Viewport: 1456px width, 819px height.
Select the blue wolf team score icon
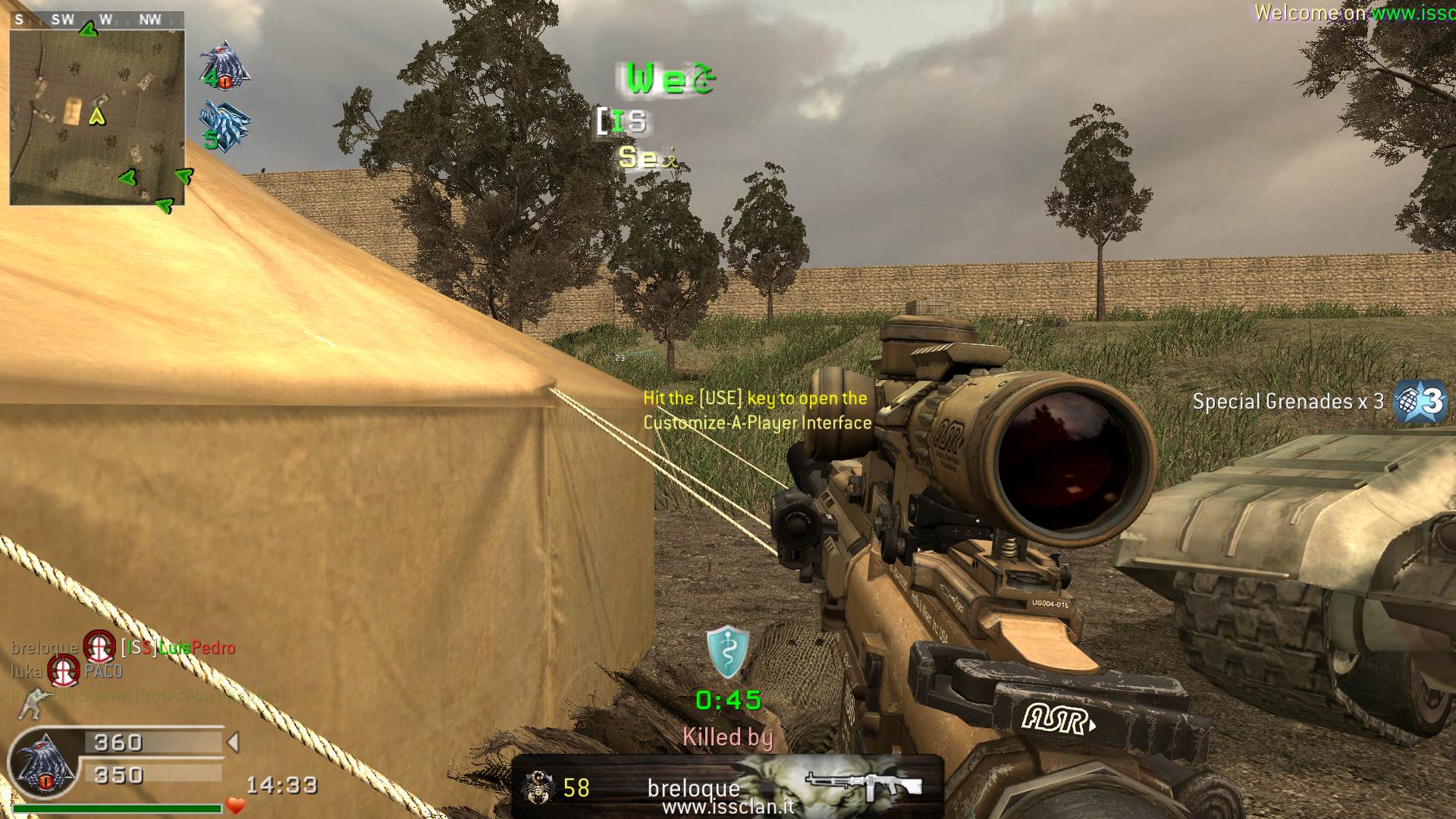pyautogui.click(x=224, y=125)
